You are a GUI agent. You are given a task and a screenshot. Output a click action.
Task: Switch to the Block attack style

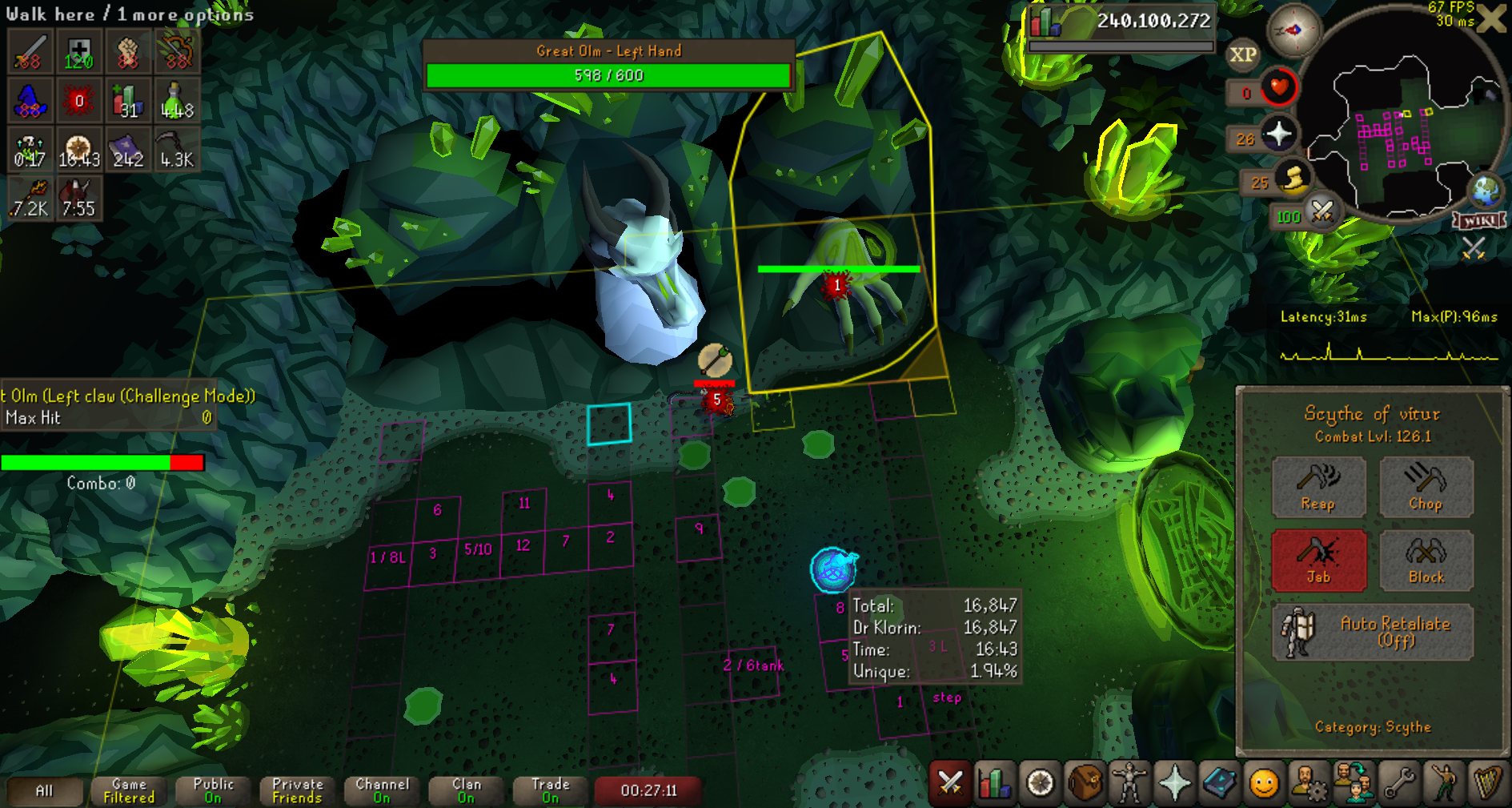click(1426, 560)
